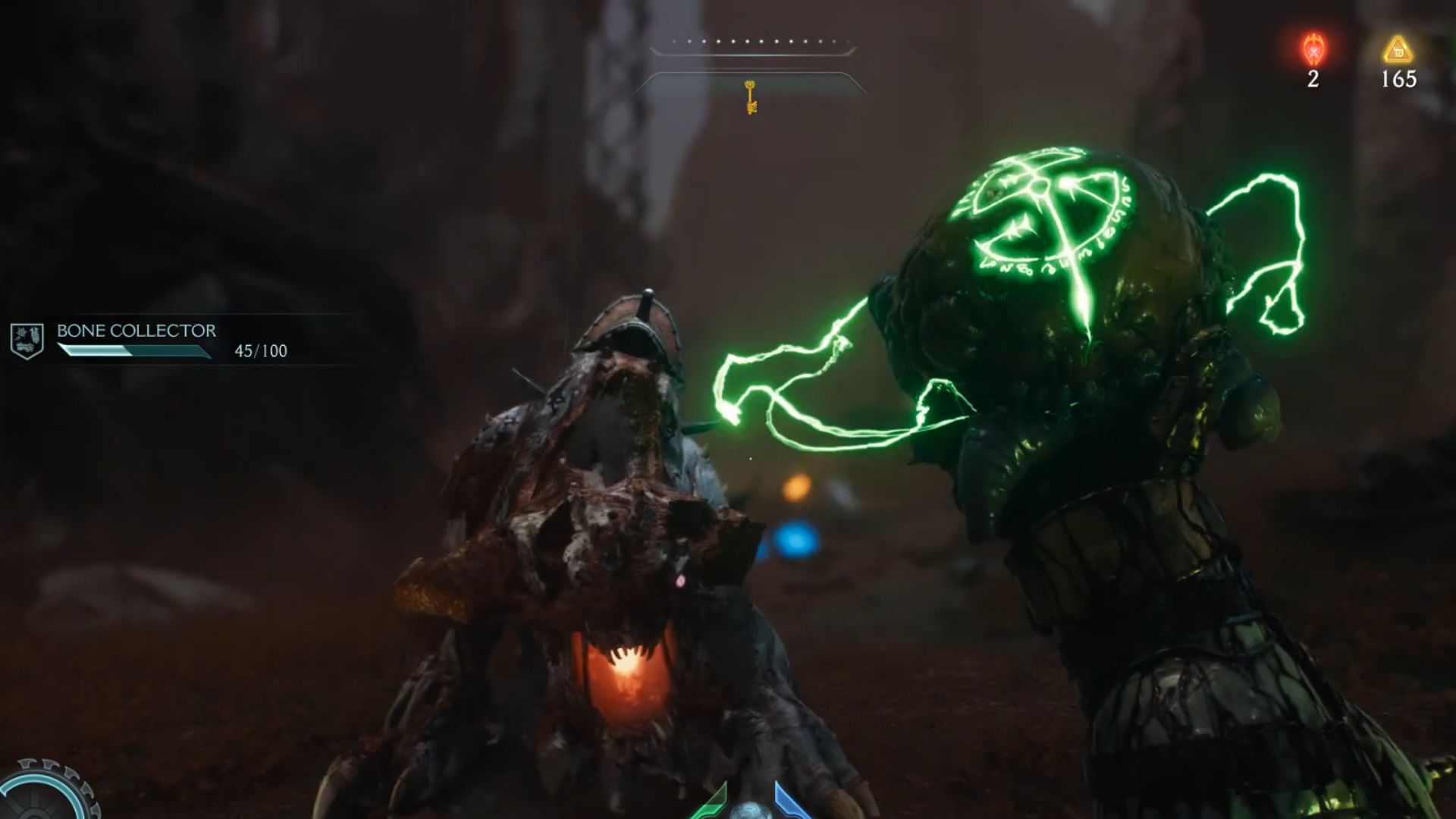Click the golden key compass marker
The image size is (1456, 819).
pyautogui.click(x=751, y=97)
